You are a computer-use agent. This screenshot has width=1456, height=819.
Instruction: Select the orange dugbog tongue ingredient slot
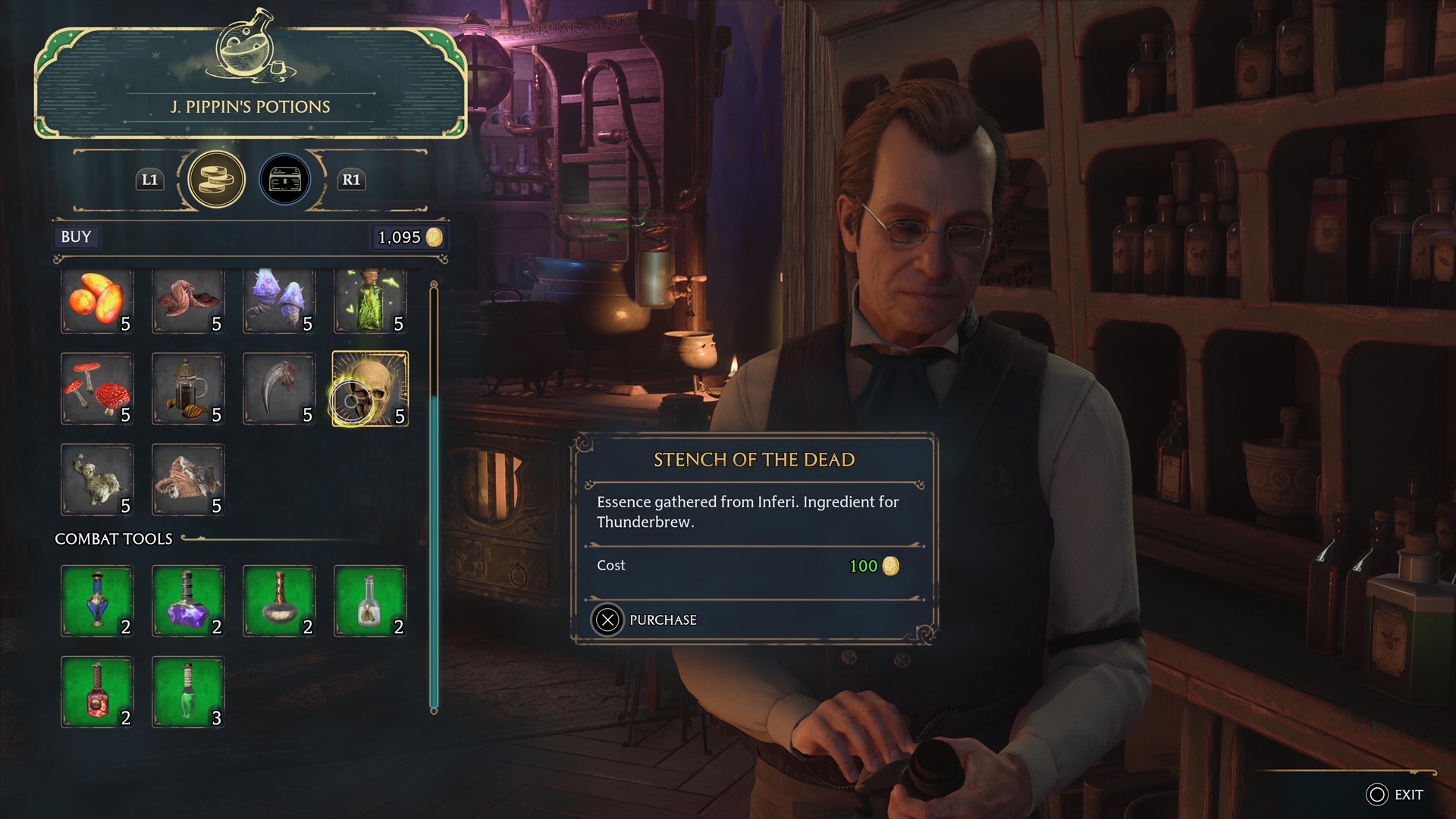[x=97, y=301]
